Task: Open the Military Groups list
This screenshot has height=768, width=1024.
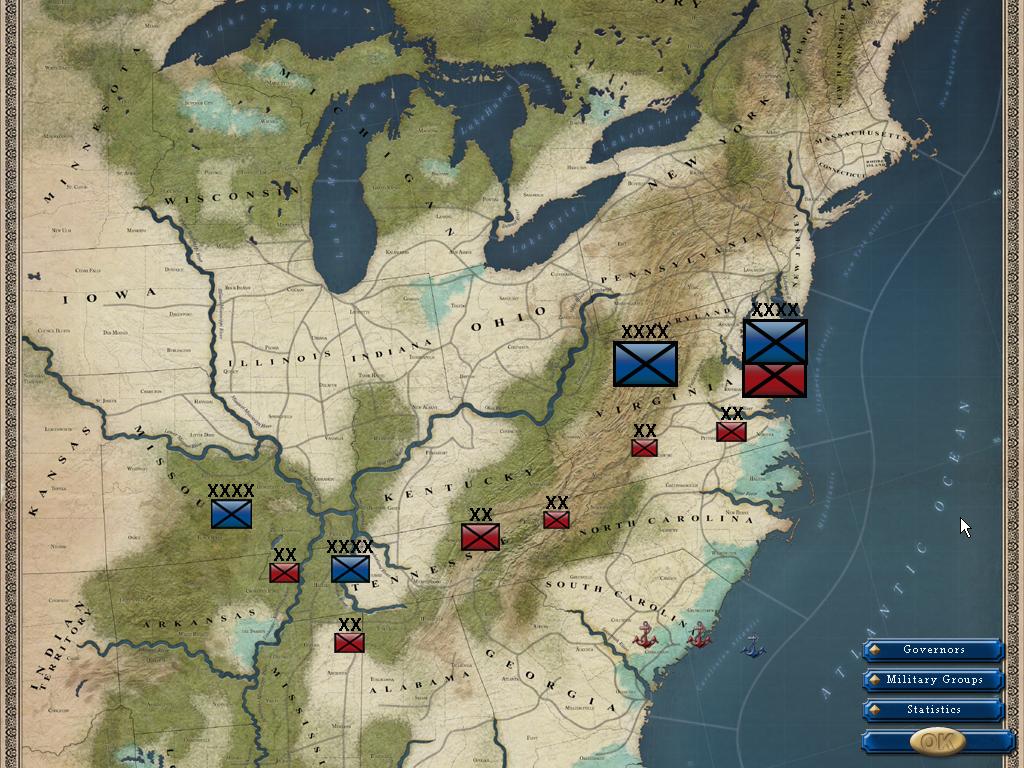Action: pos(933,680)
